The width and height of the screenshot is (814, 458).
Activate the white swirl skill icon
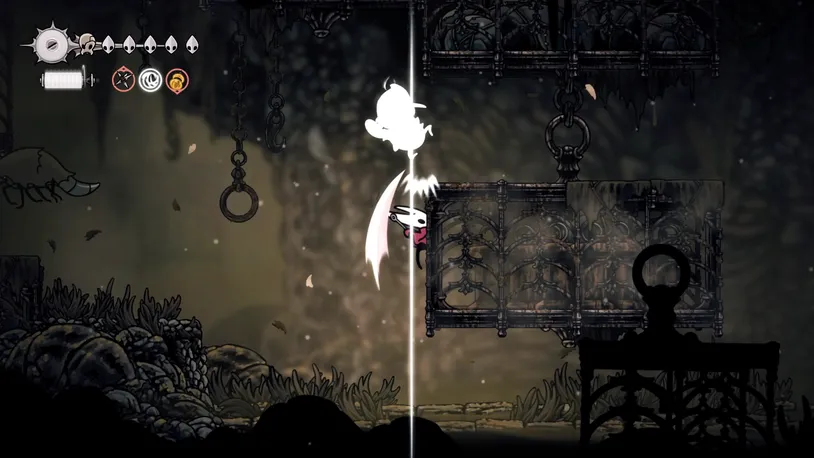coord(150,79)
